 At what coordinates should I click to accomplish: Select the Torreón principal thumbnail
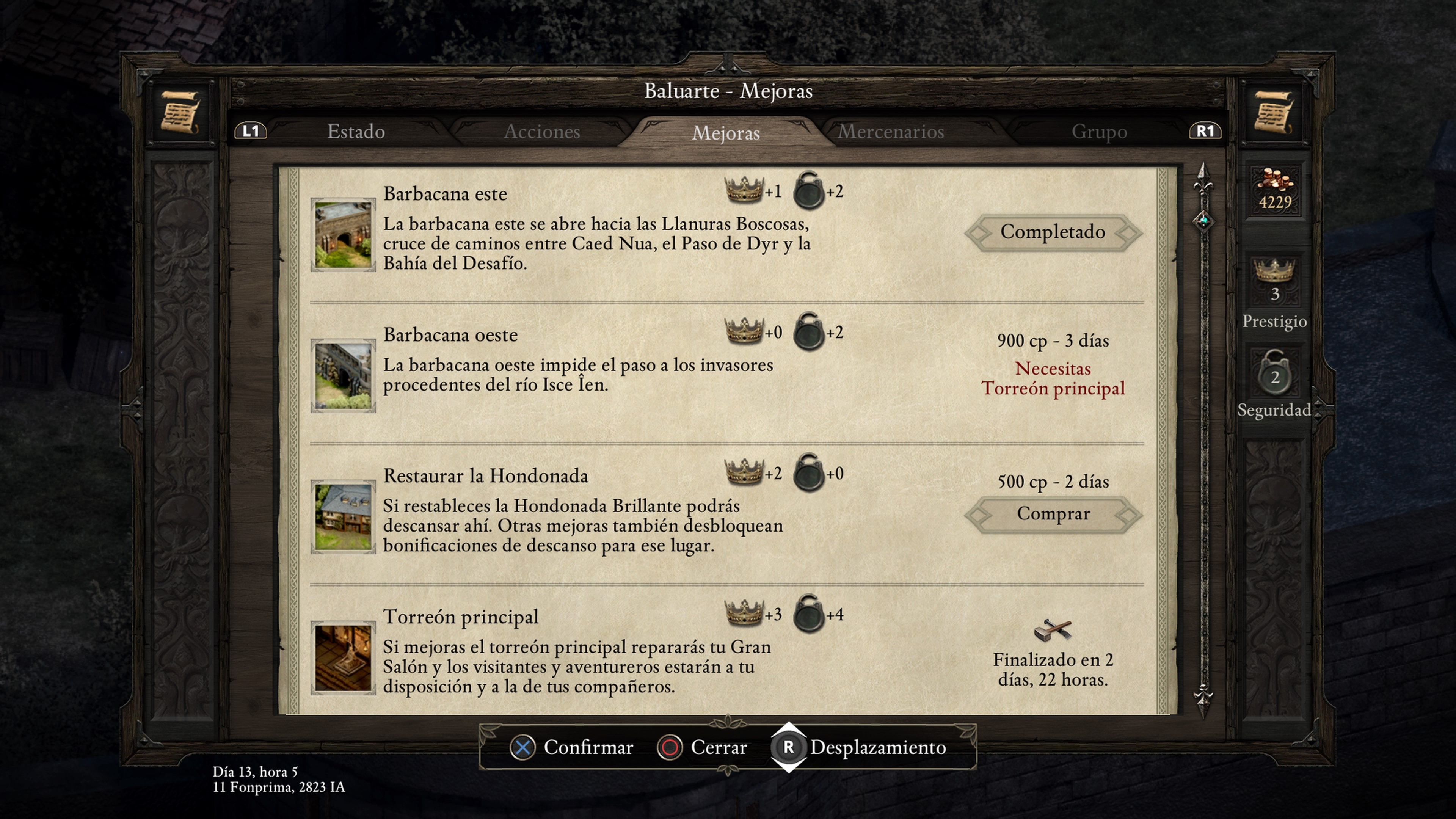pyautogui.click(x=343, y=658)
